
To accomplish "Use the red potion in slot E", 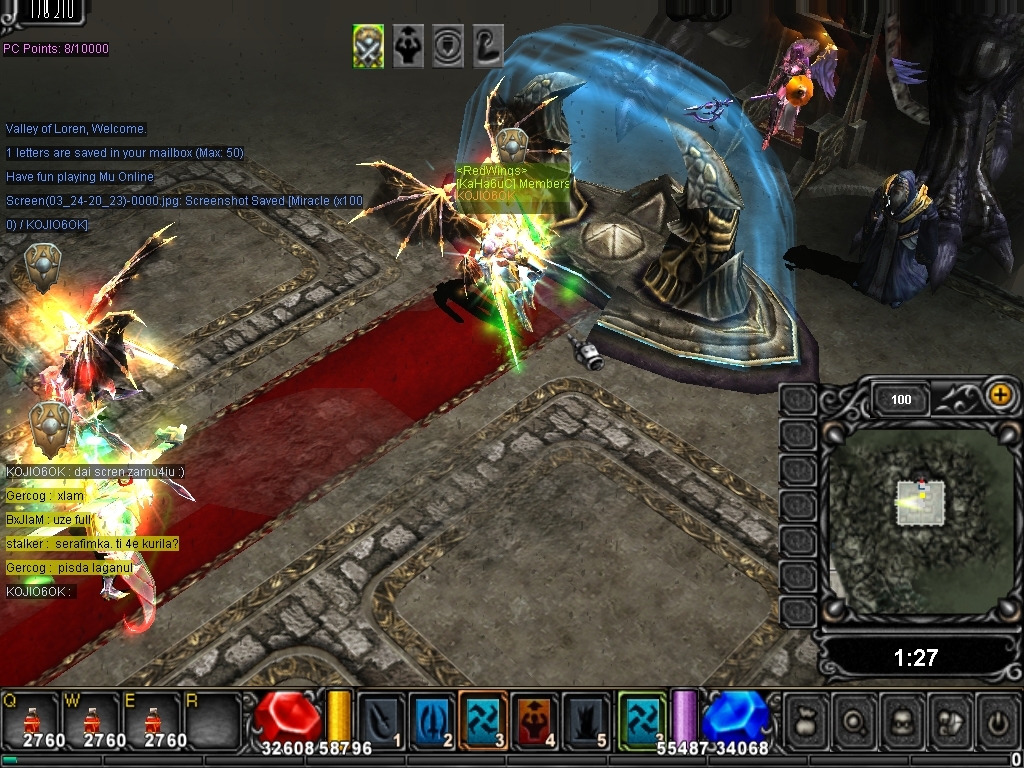I will coord(152,720).
